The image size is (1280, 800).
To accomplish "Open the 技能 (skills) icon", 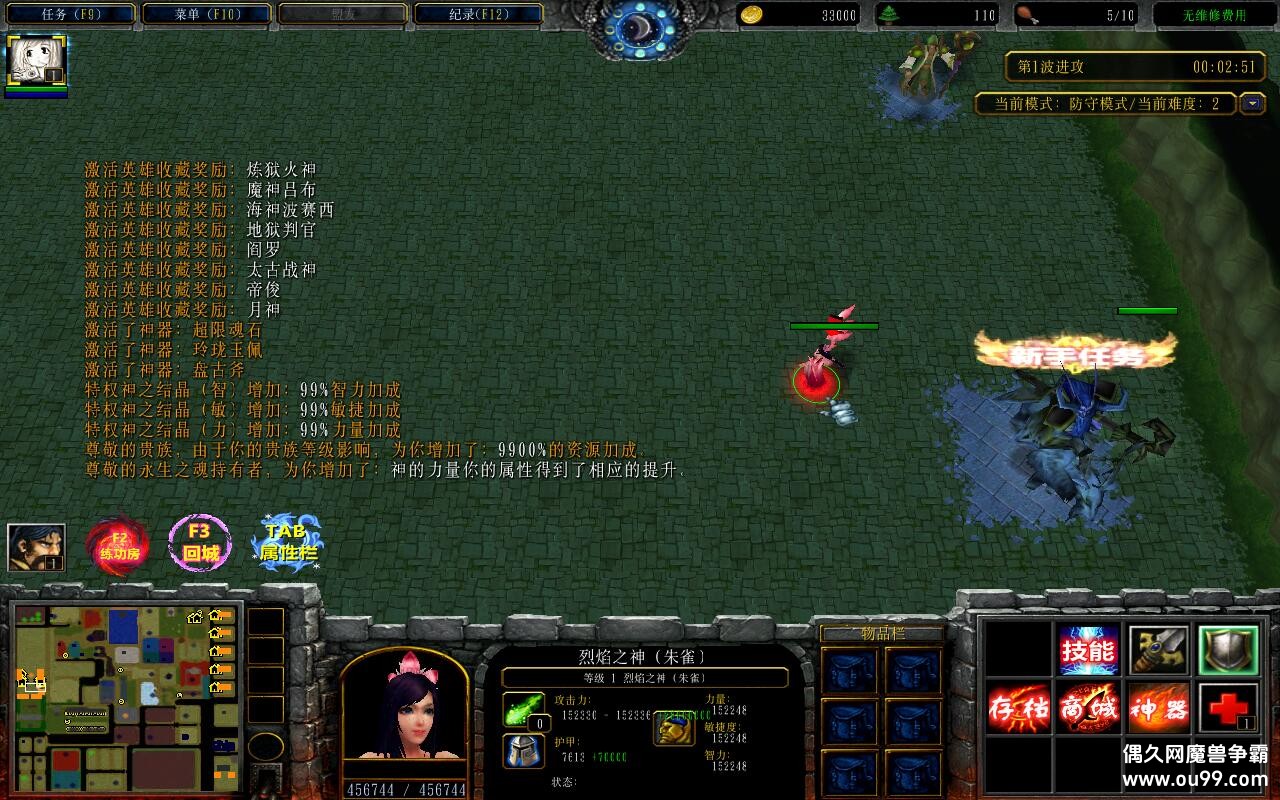I will click(x=1088, y=650).
